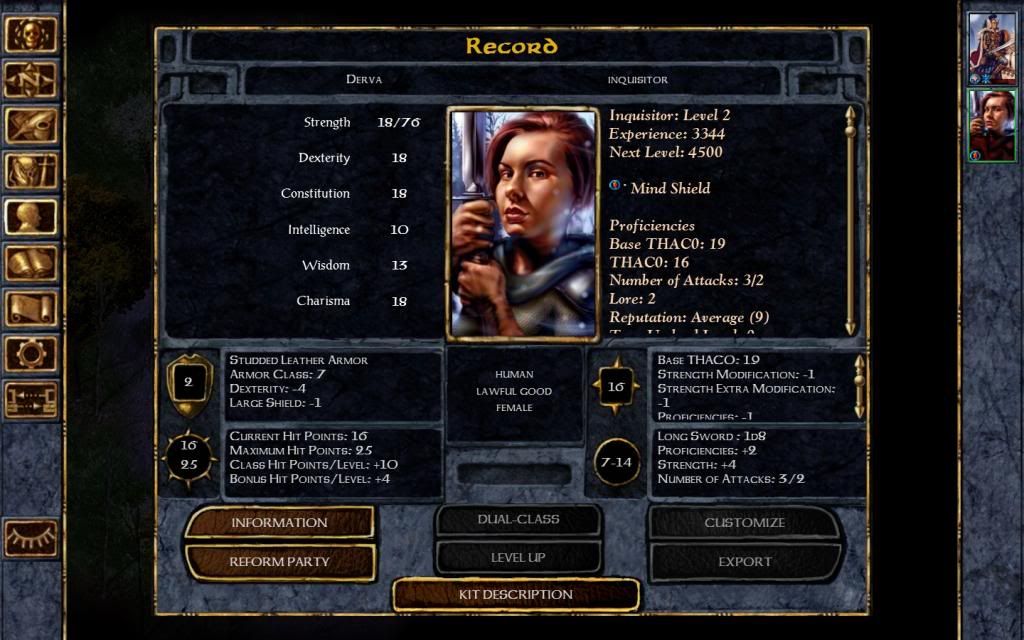This screenshot has height=640, width=1024.
Task: Open game options via the gear icon
Action: [31, 354]
